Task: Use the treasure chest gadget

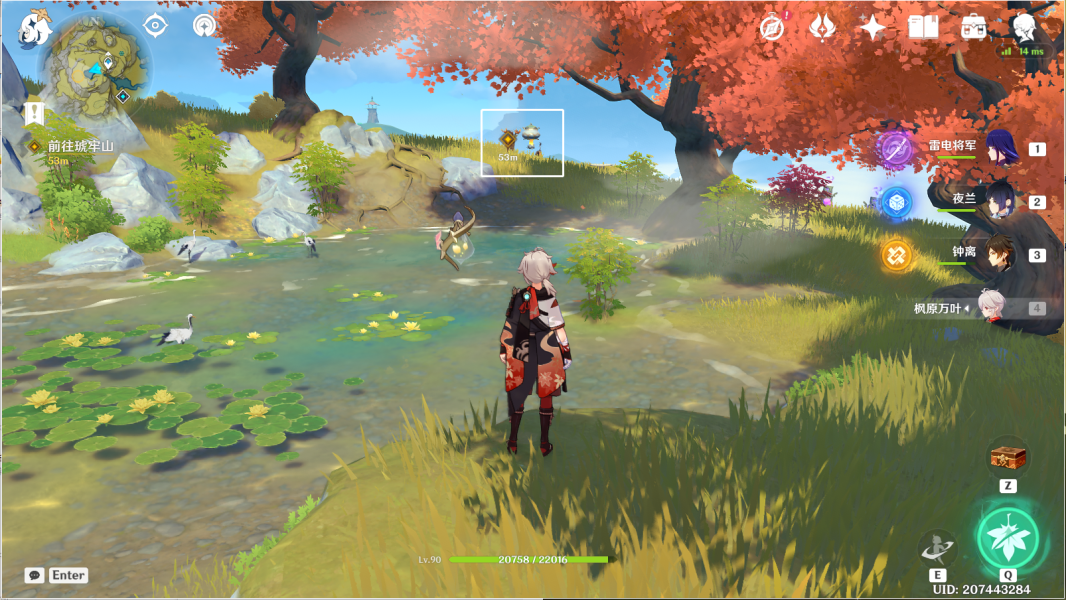Action: (x=1008, y=458)
